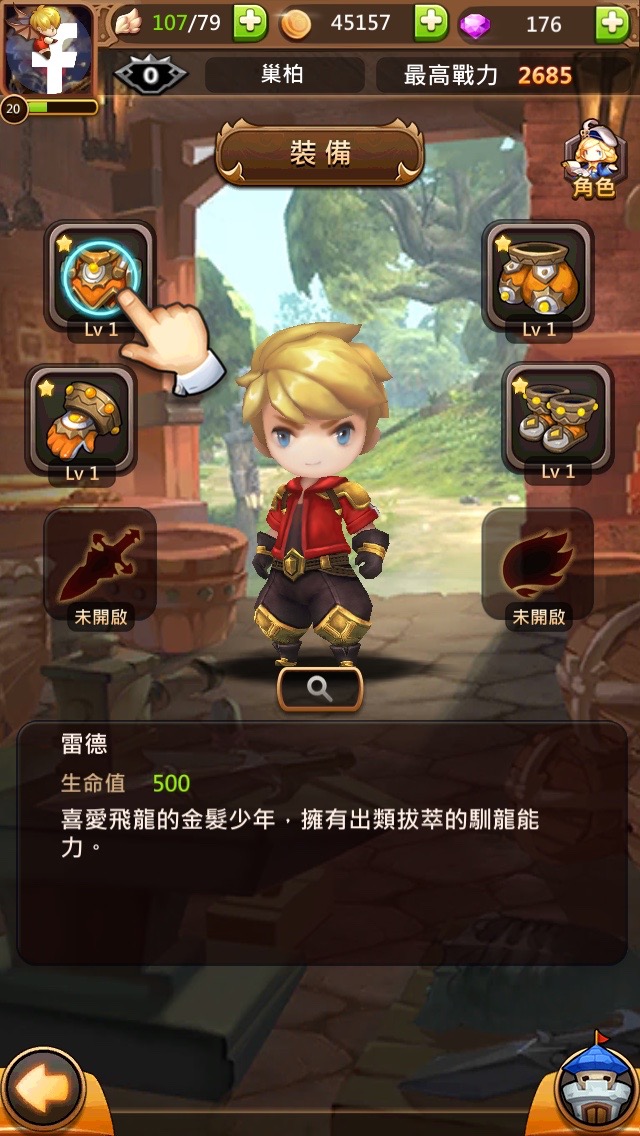Tap the locked red sword slot
Screen dimensions: 640x1136
99,563
